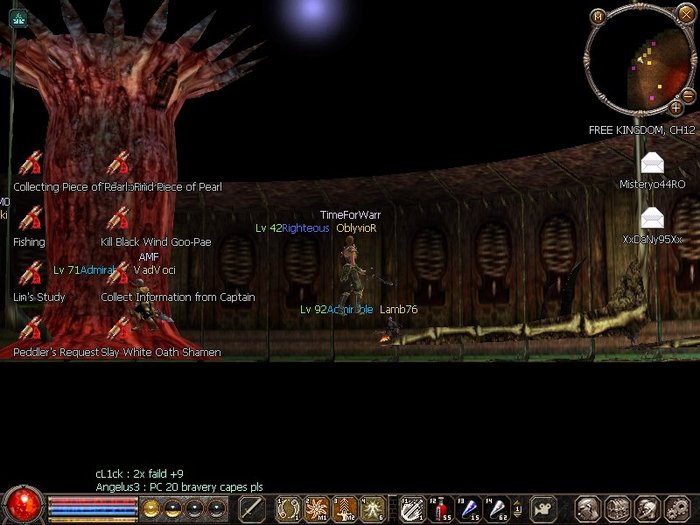Open the Peddler's Request quest scroll
Viewport: 700px width, 525px height.
tap(30, 328)
